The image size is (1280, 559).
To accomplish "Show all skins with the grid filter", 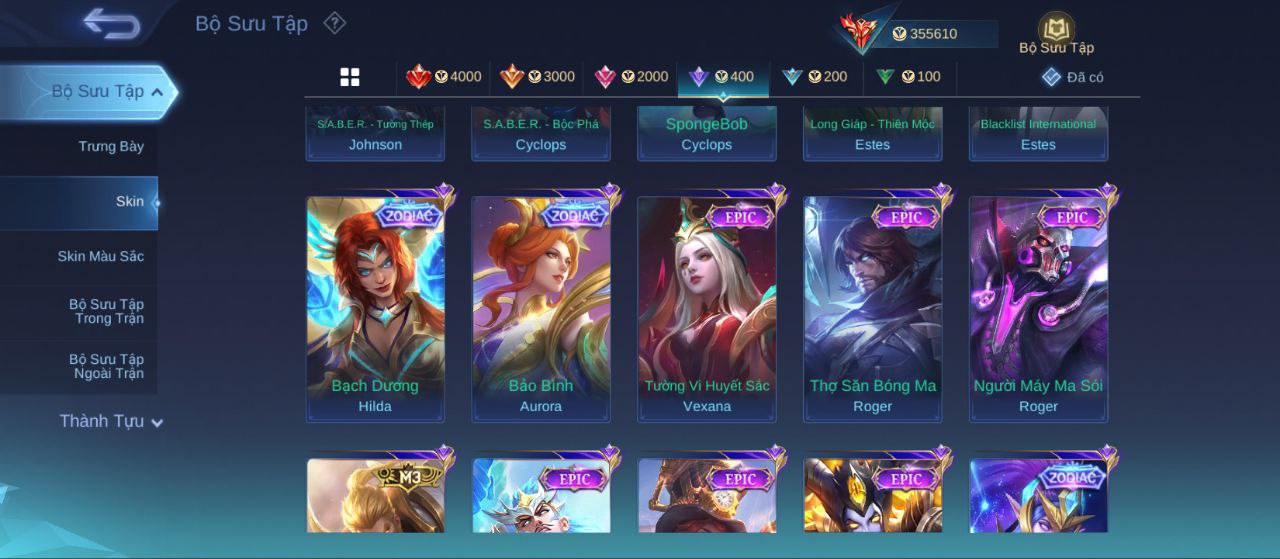I will pos(350,77).
